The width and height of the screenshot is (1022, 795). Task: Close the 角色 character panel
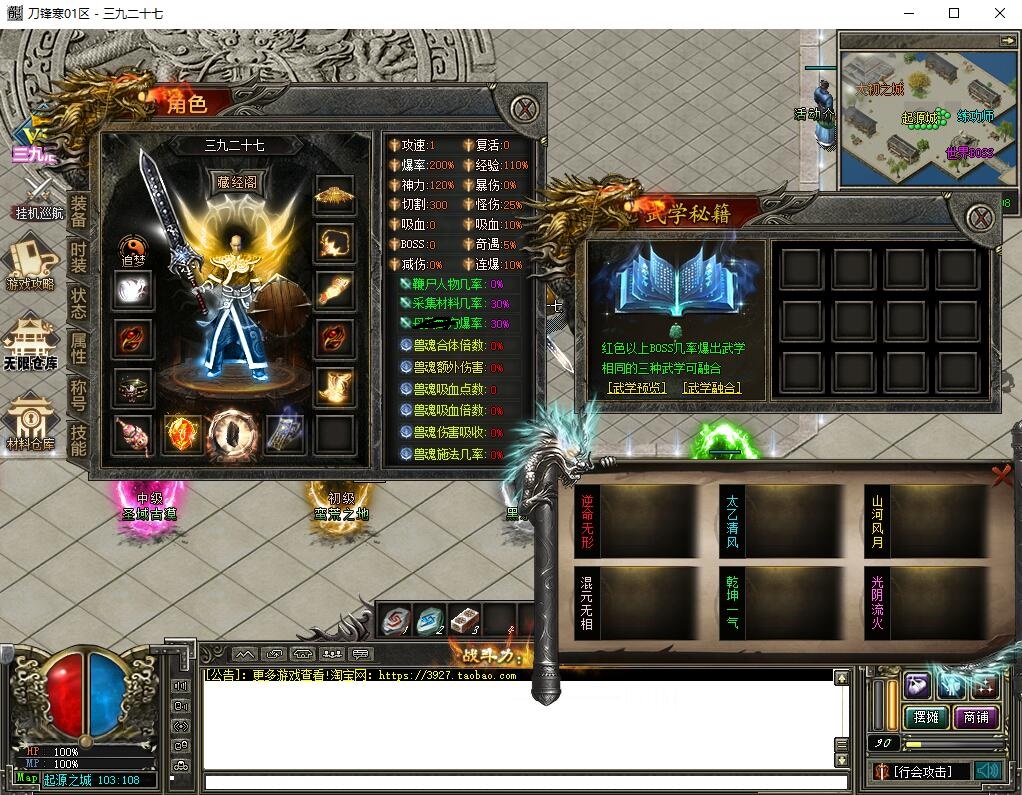[x=524, y=108]
